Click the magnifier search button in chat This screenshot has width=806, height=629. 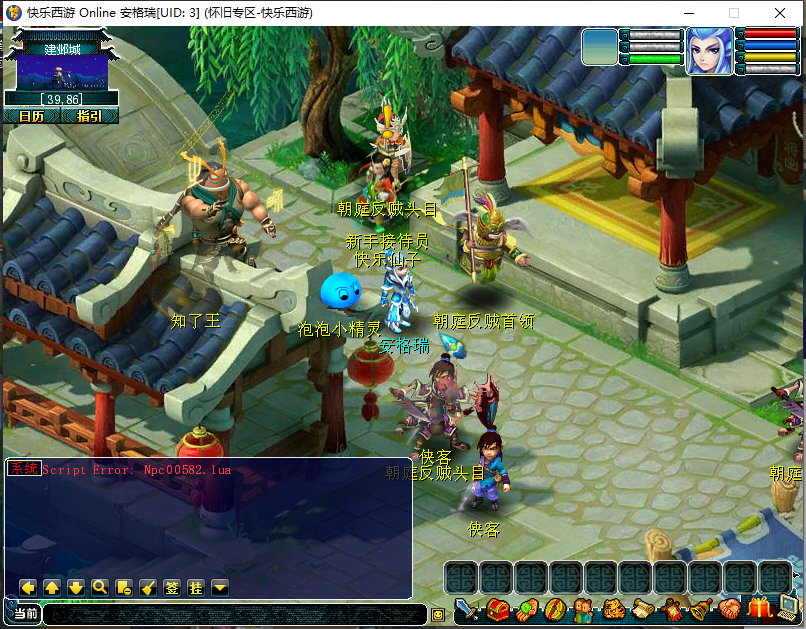click(x=100, y=587)
